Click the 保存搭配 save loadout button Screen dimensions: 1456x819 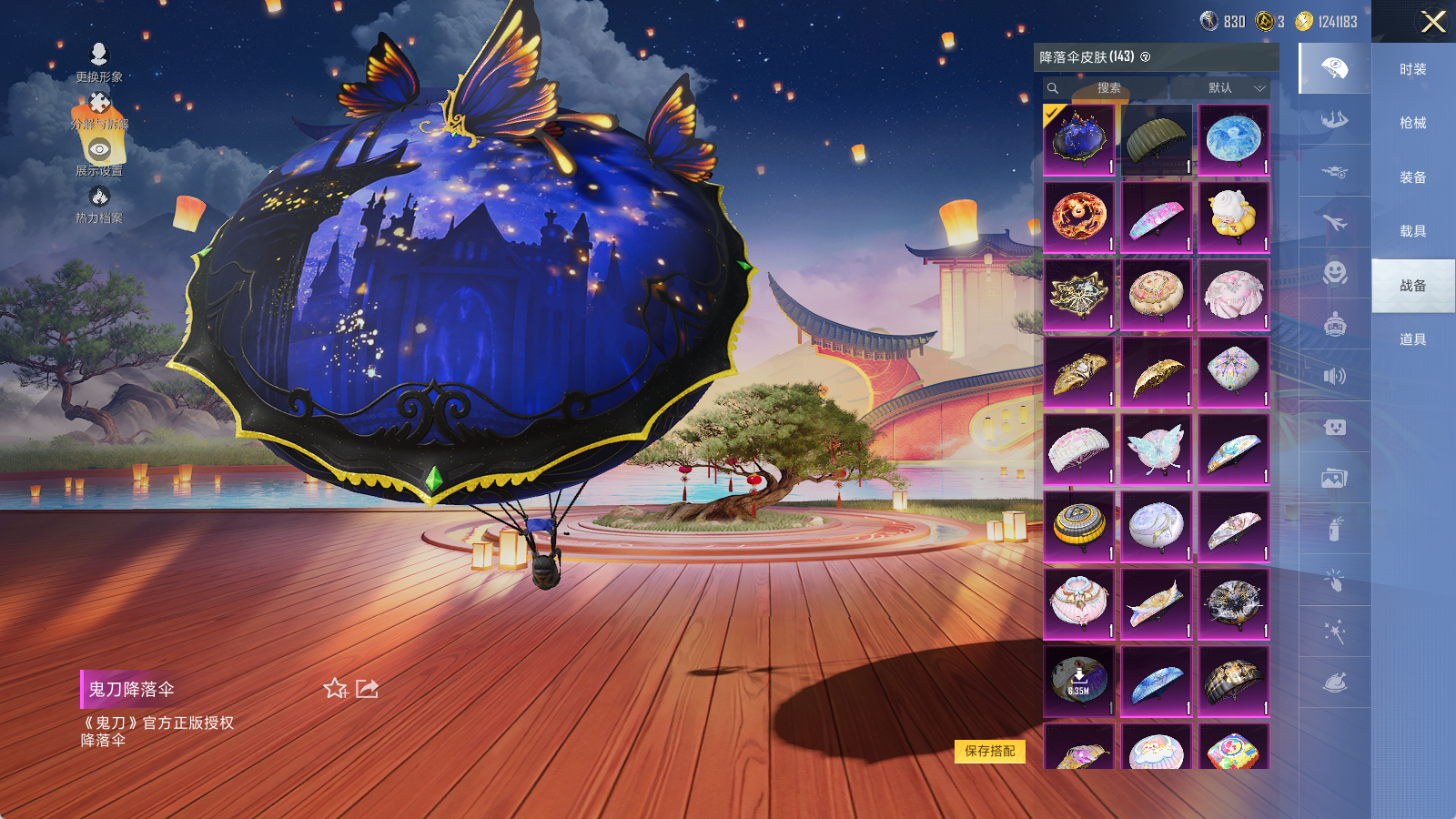(x=990, y=751)
